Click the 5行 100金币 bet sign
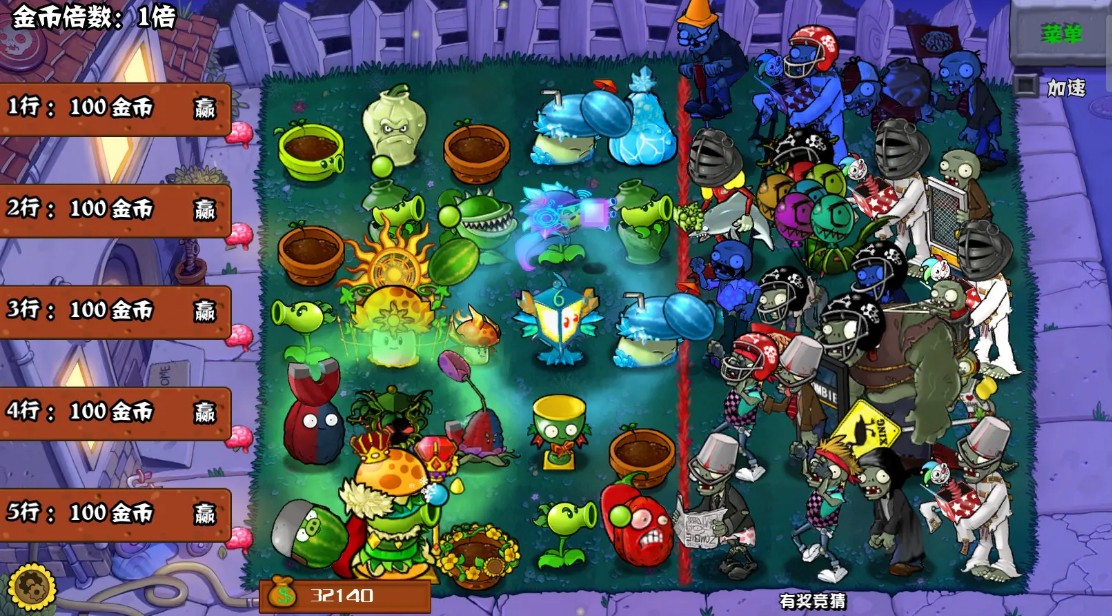The image size is (1112, 616). [113, 514]
